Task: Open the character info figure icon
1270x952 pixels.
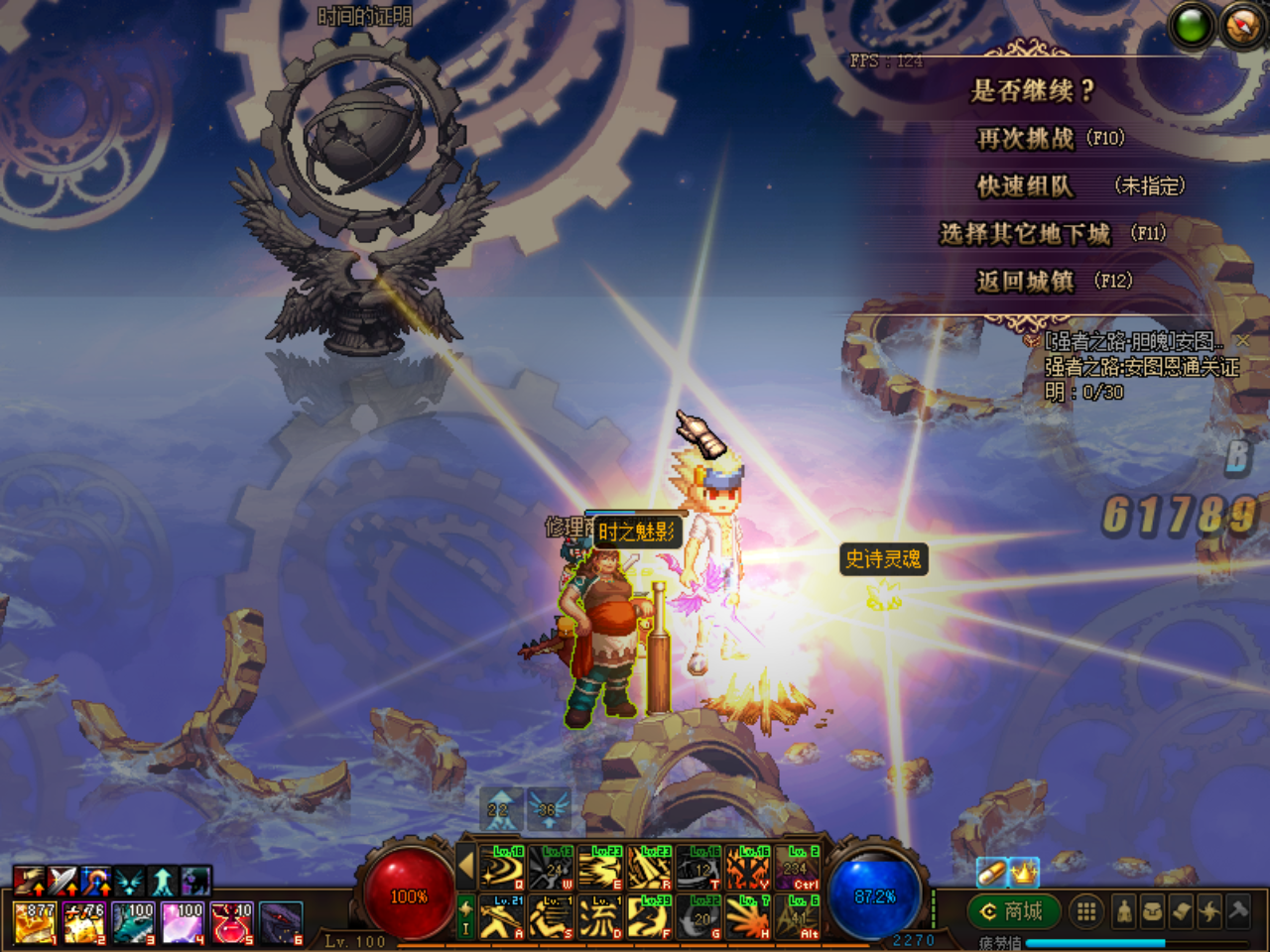Action: (x=1124, y=911)
